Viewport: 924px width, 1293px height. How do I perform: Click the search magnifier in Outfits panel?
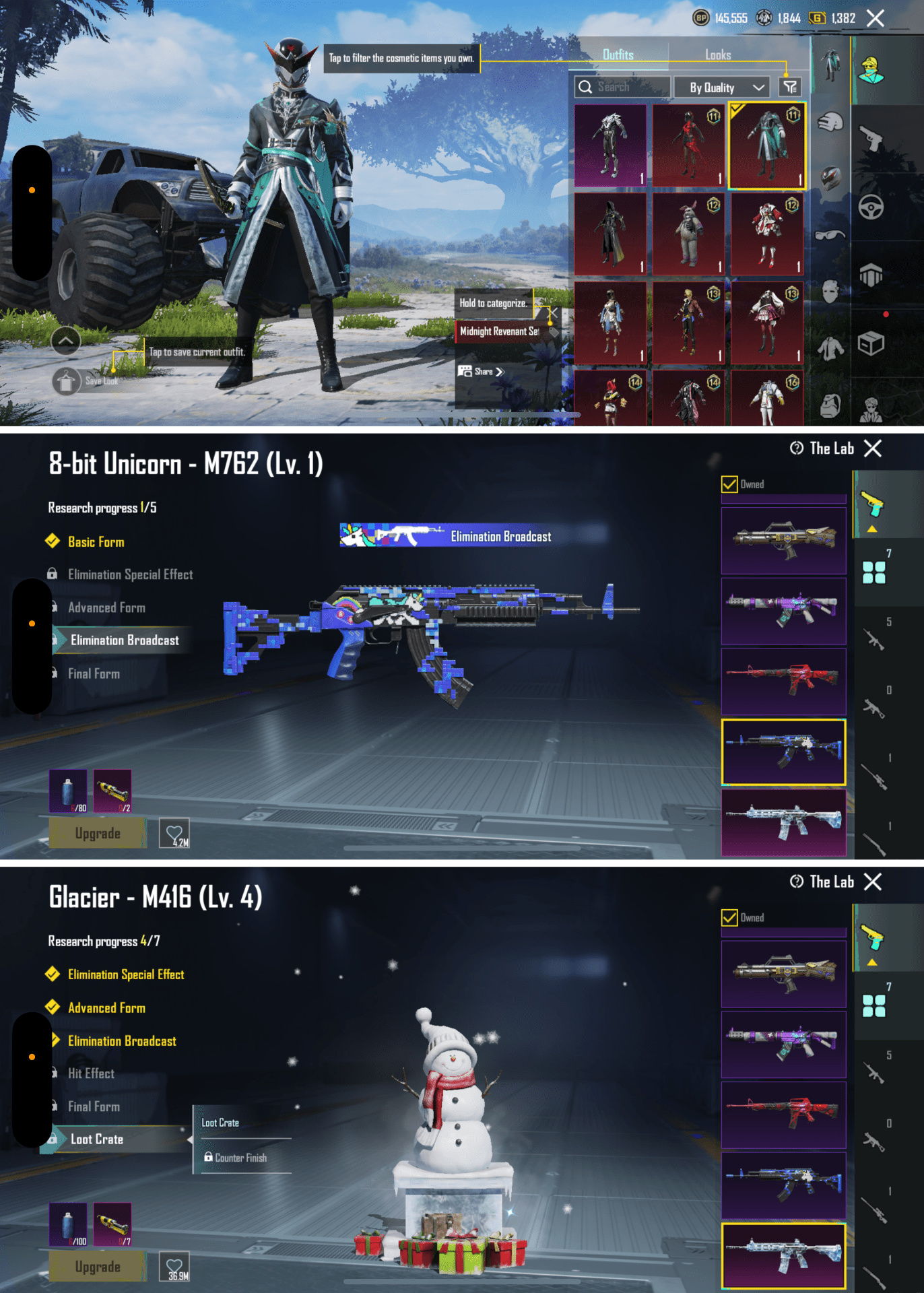pyautogui.click(x=586, y=86)
